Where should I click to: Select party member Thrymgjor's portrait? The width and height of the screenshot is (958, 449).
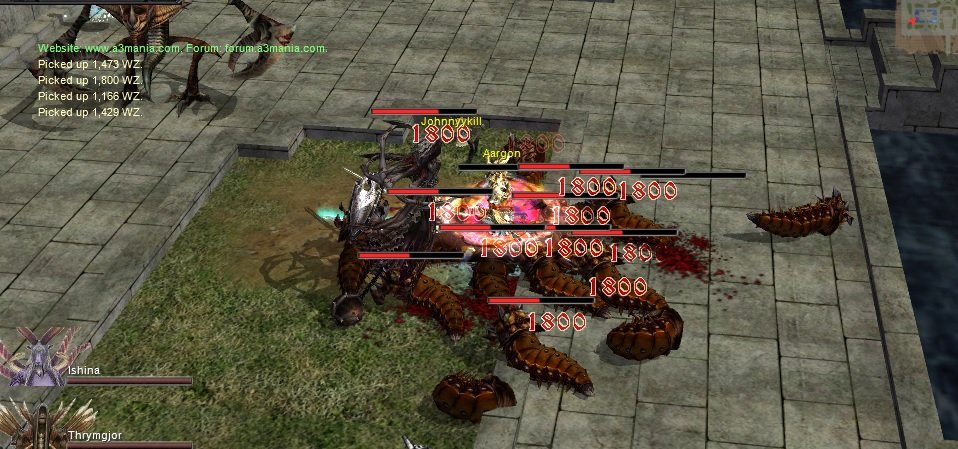35,426
